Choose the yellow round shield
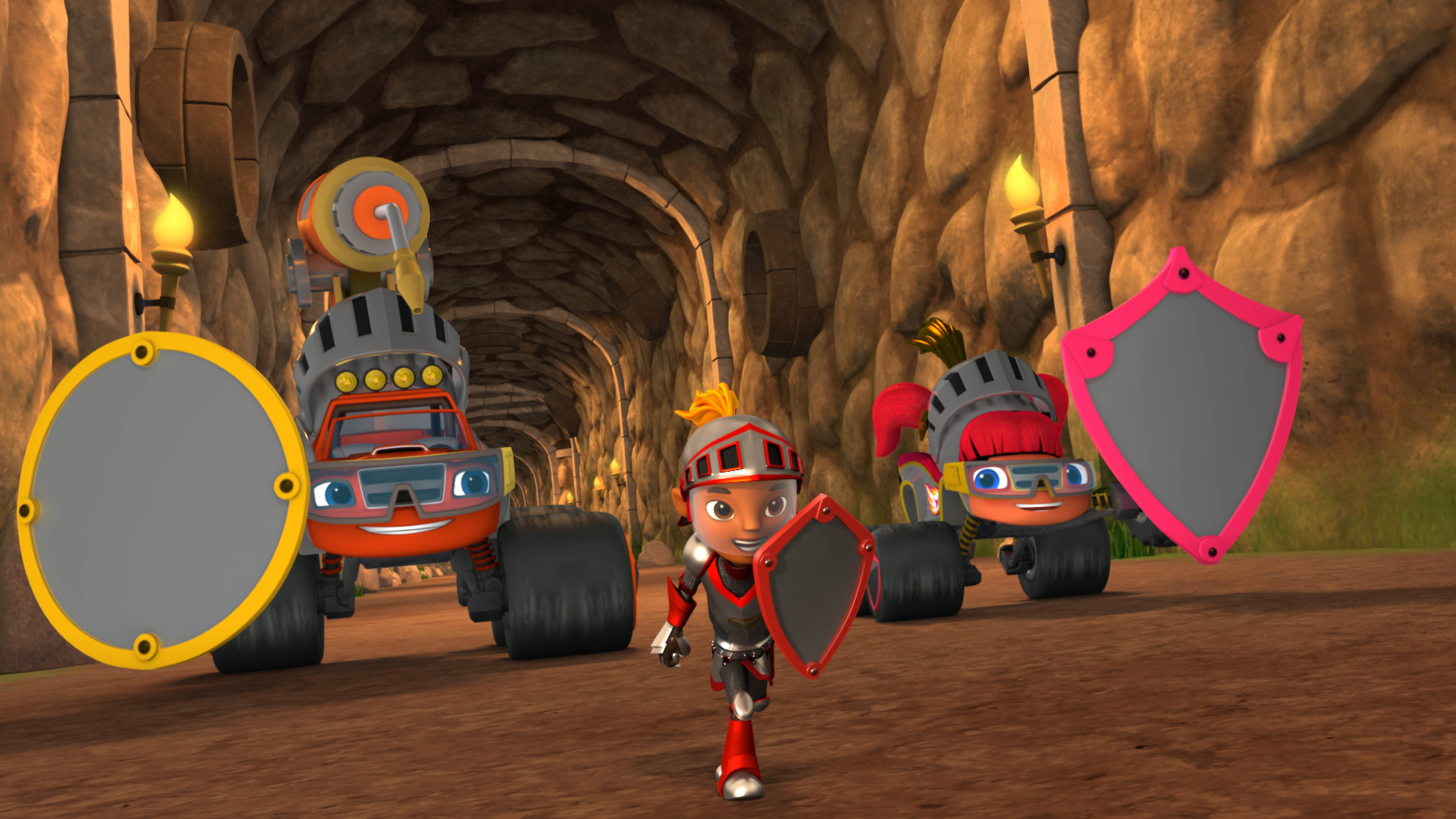The width and height of the screenshot is (1456, 819). [161, 500]
